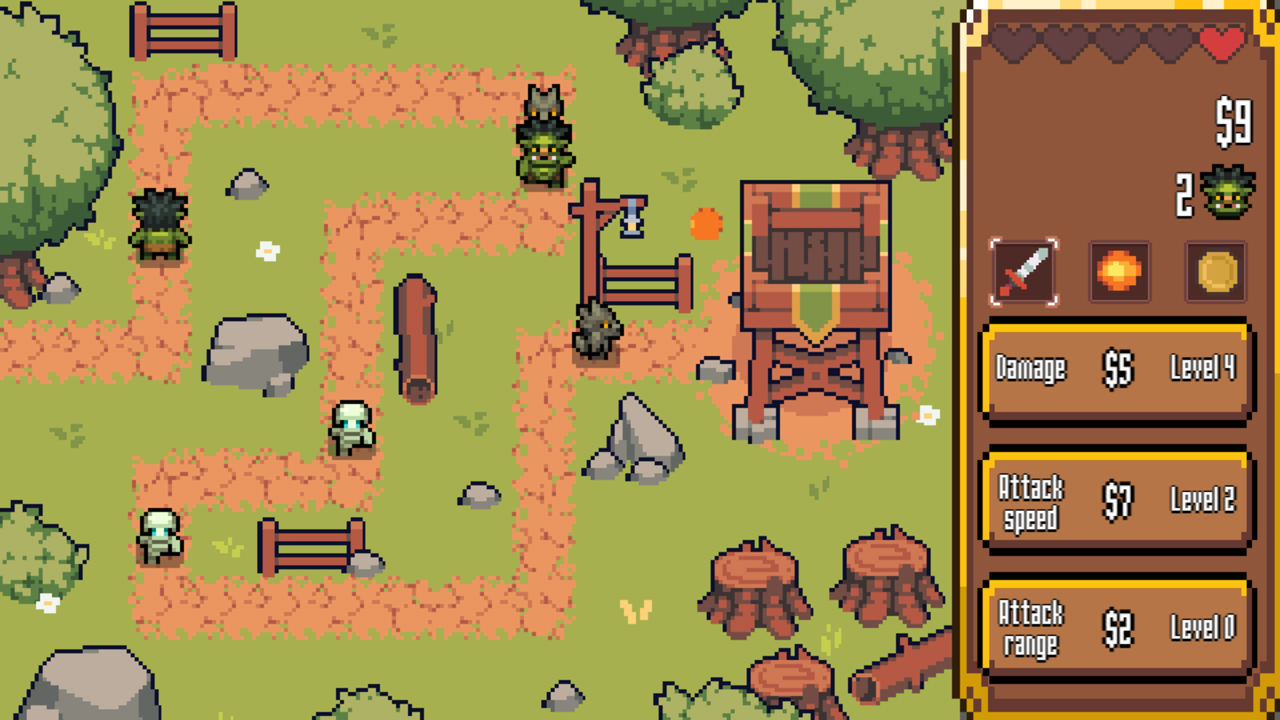Select the fireball weapon icon
The width and height of the screenshot is (1280, 720).
click(x=1118, y=270)
